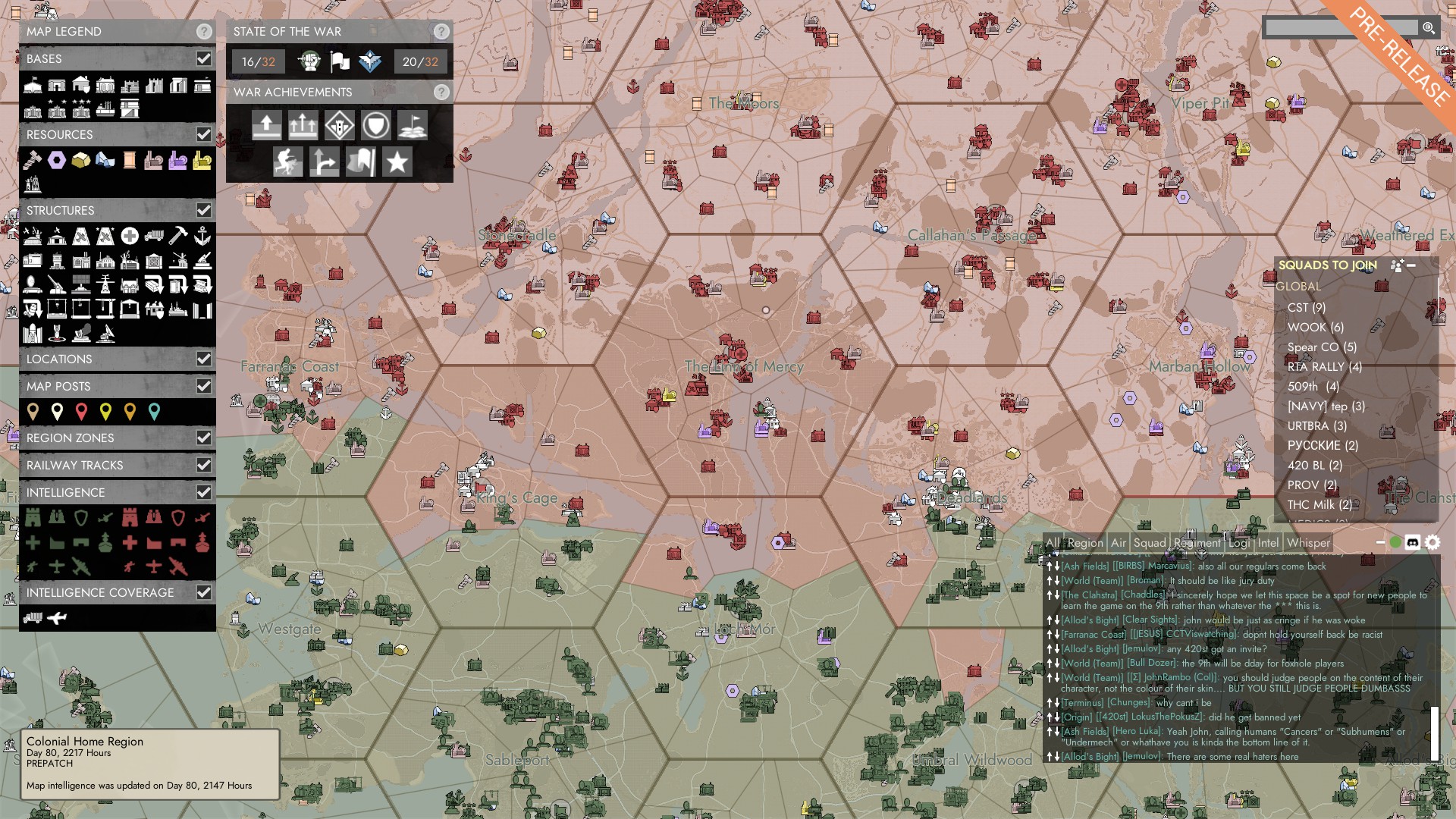Screen dimensions: 1456x819
Task: Disable the MAP POSTS checkbox
Action: pos(203,386)
